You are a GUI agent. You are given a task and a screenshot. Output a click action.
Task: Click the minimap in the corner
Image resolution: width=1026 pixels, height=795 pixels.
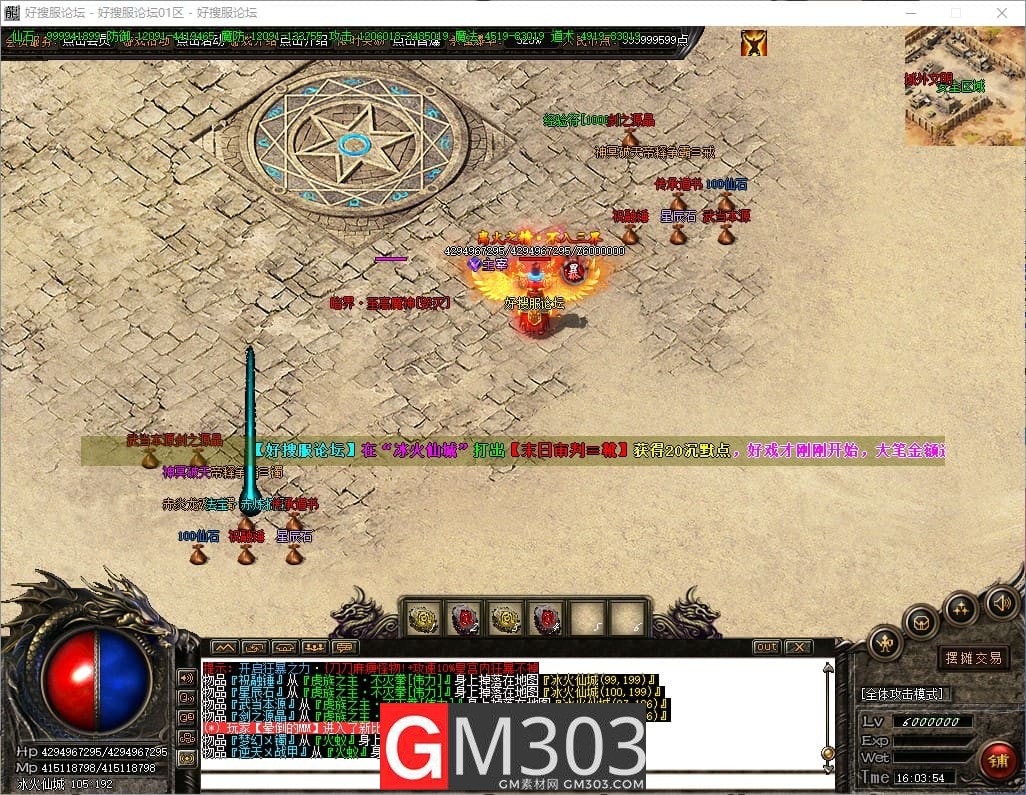coord(964,86)
